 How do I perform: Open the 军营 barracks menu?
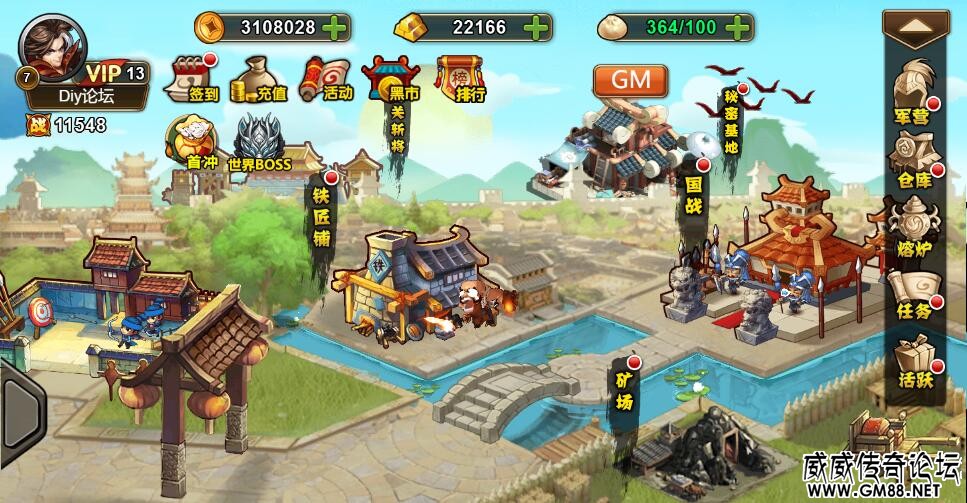(x=912, y=91)
